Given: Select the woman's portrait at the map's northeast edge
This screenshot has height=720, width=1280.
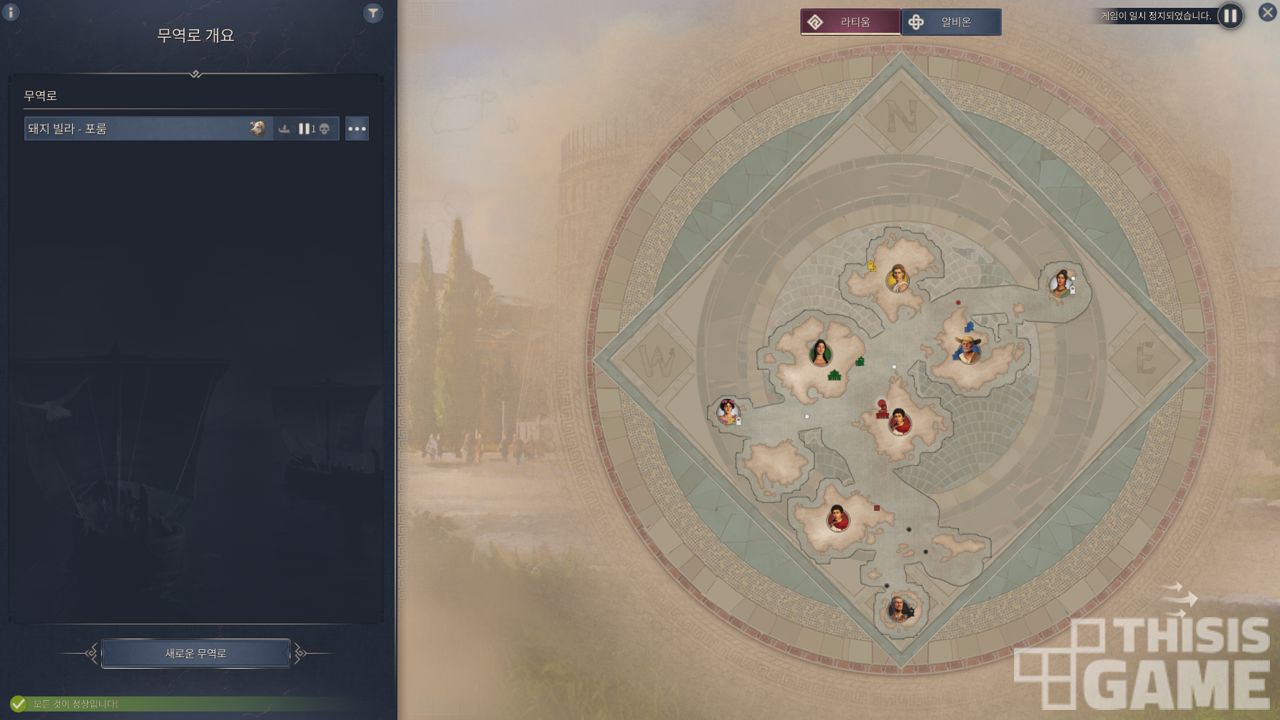Looking at the screenshot, I should click(x=1060, y=283).
